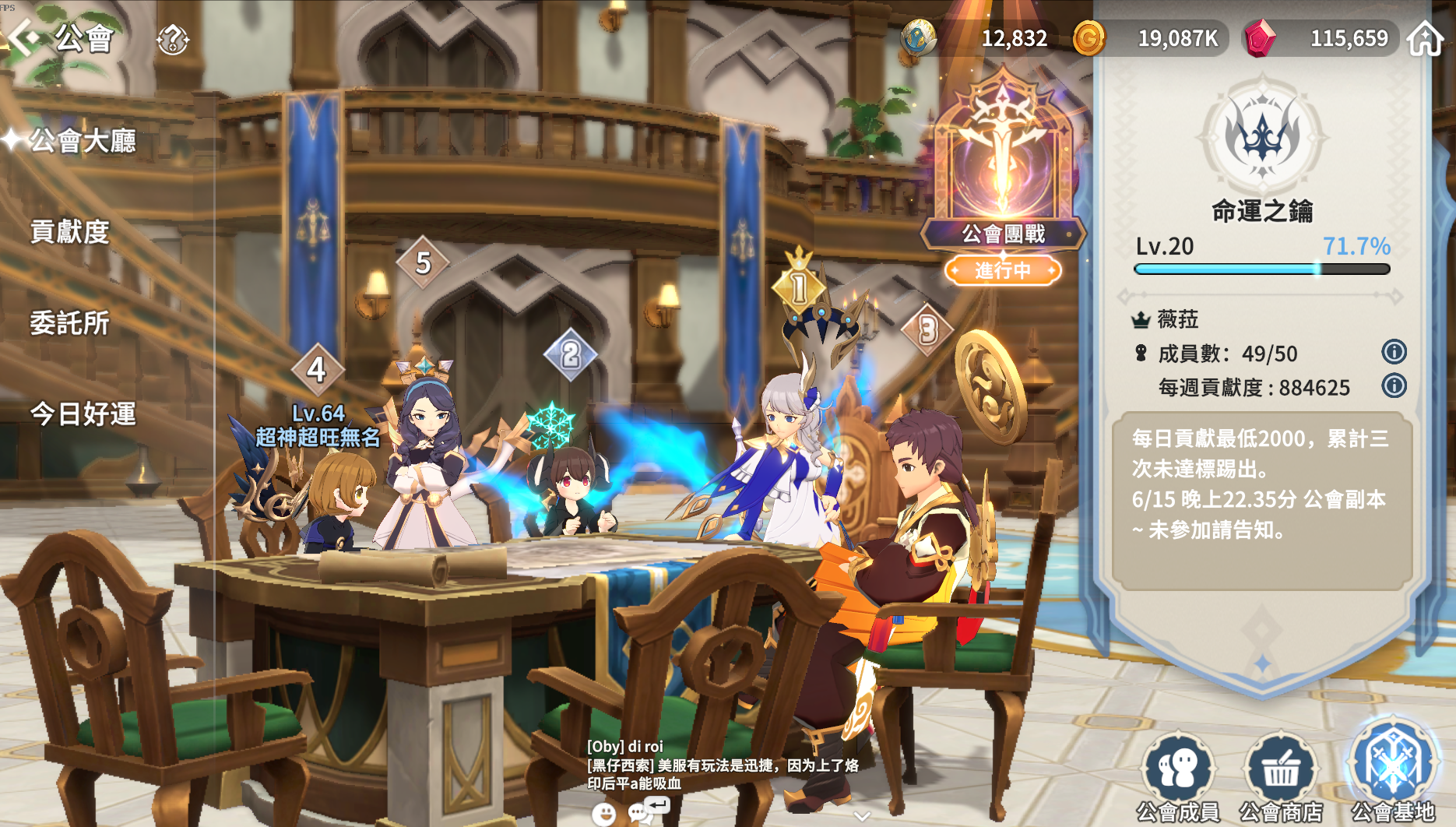Screen dimensions: 1456x827
Task: Select the Lv.64 超神超旺無名 member
Action: click(x=318, y=427)
